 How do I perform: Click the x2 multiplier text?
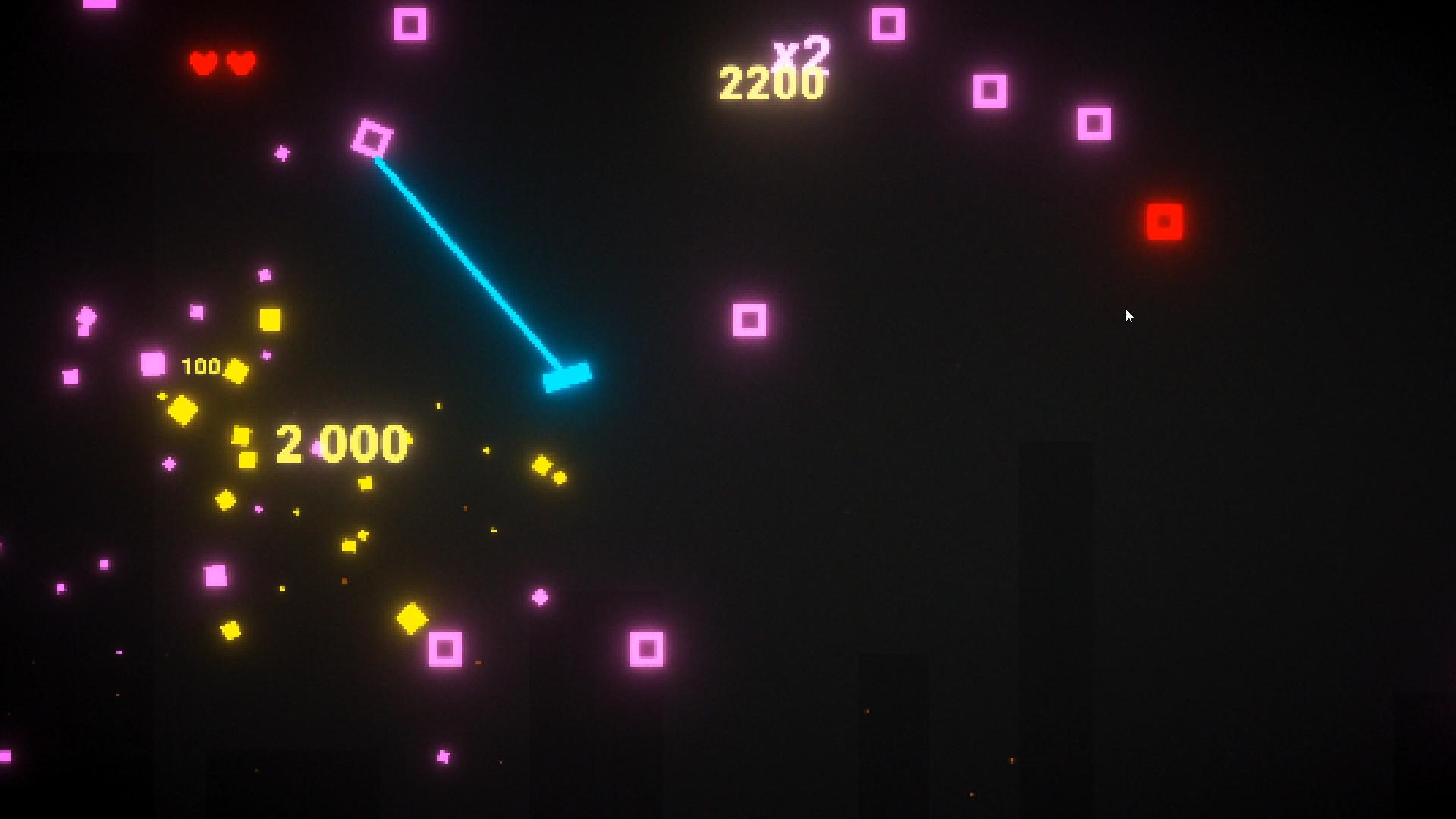(801, 50)
